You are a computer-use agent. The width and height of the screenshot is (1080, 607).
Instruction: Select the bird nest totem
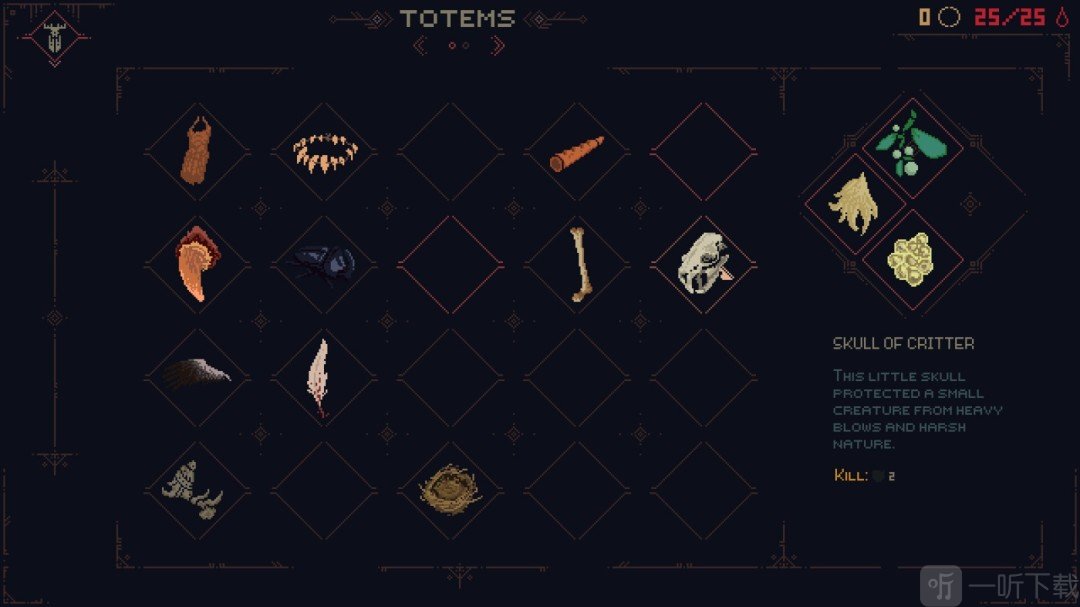(450, 488)
